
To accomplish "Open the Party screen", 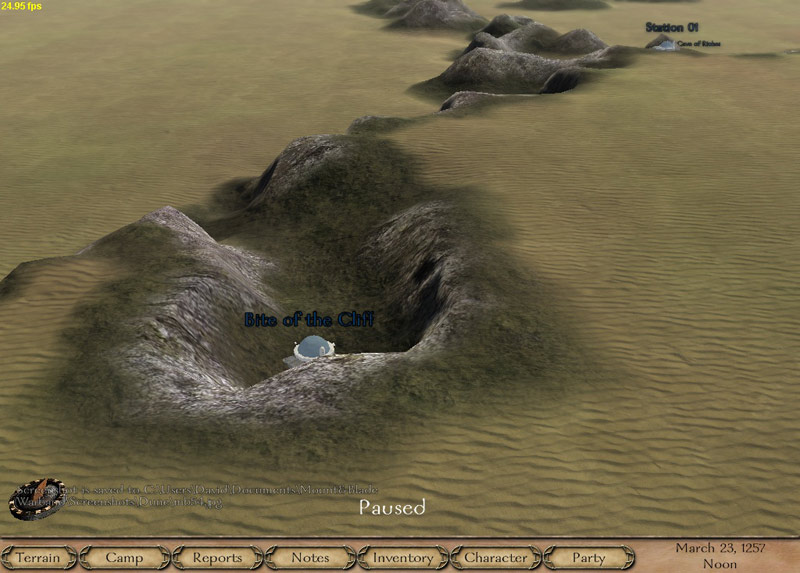I will (x=589, y=558).
